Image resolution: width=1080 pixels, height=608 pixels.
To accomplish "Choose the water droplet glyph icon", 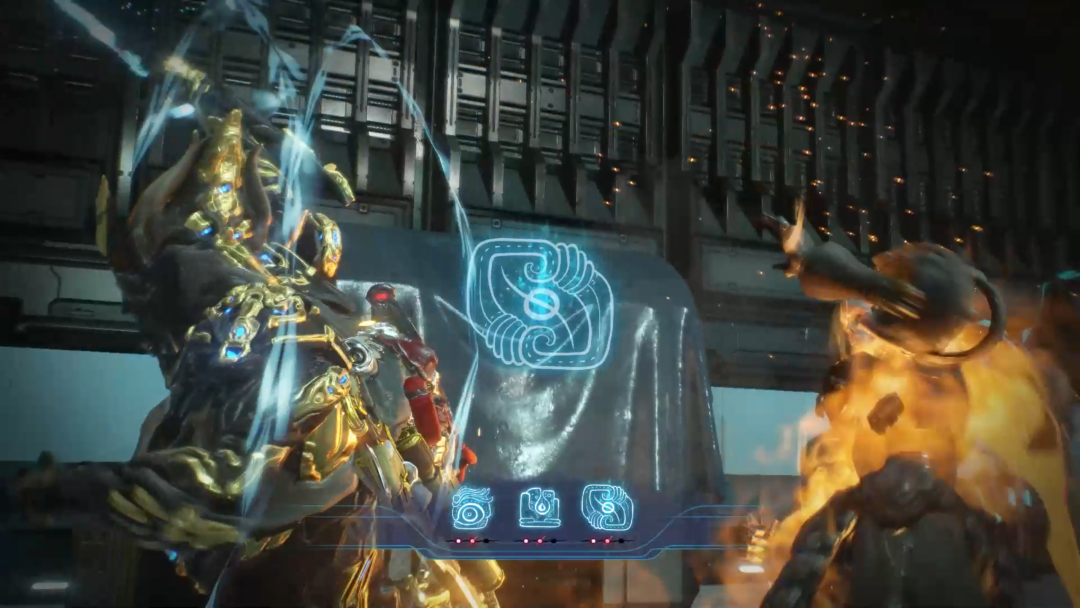I will pos(539,507).
